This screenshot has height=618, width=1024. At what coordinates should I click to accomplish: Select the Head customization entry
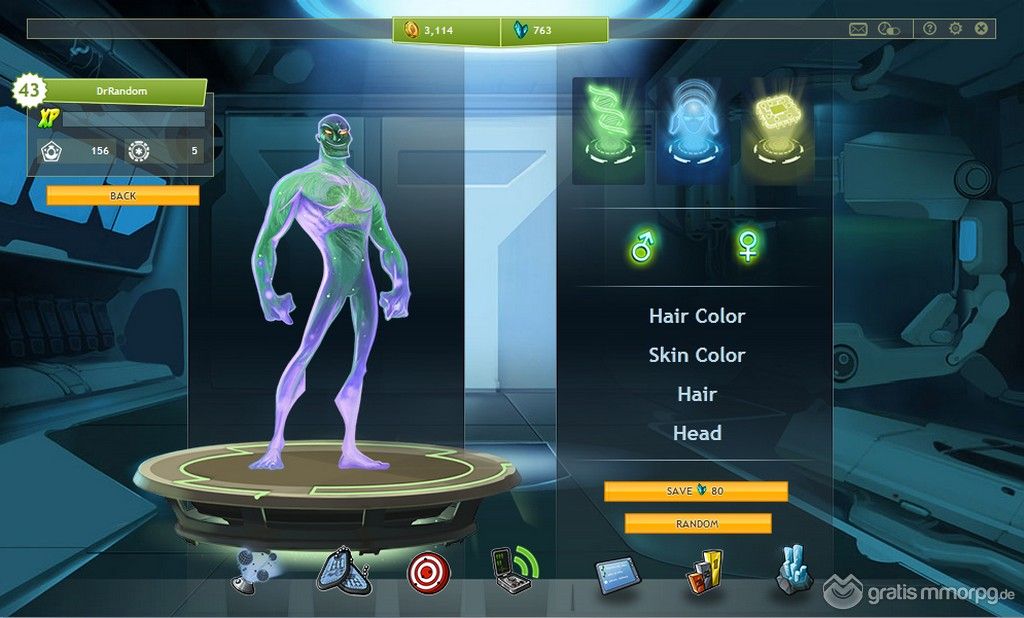pyautogui.click(x=697, y=433)
